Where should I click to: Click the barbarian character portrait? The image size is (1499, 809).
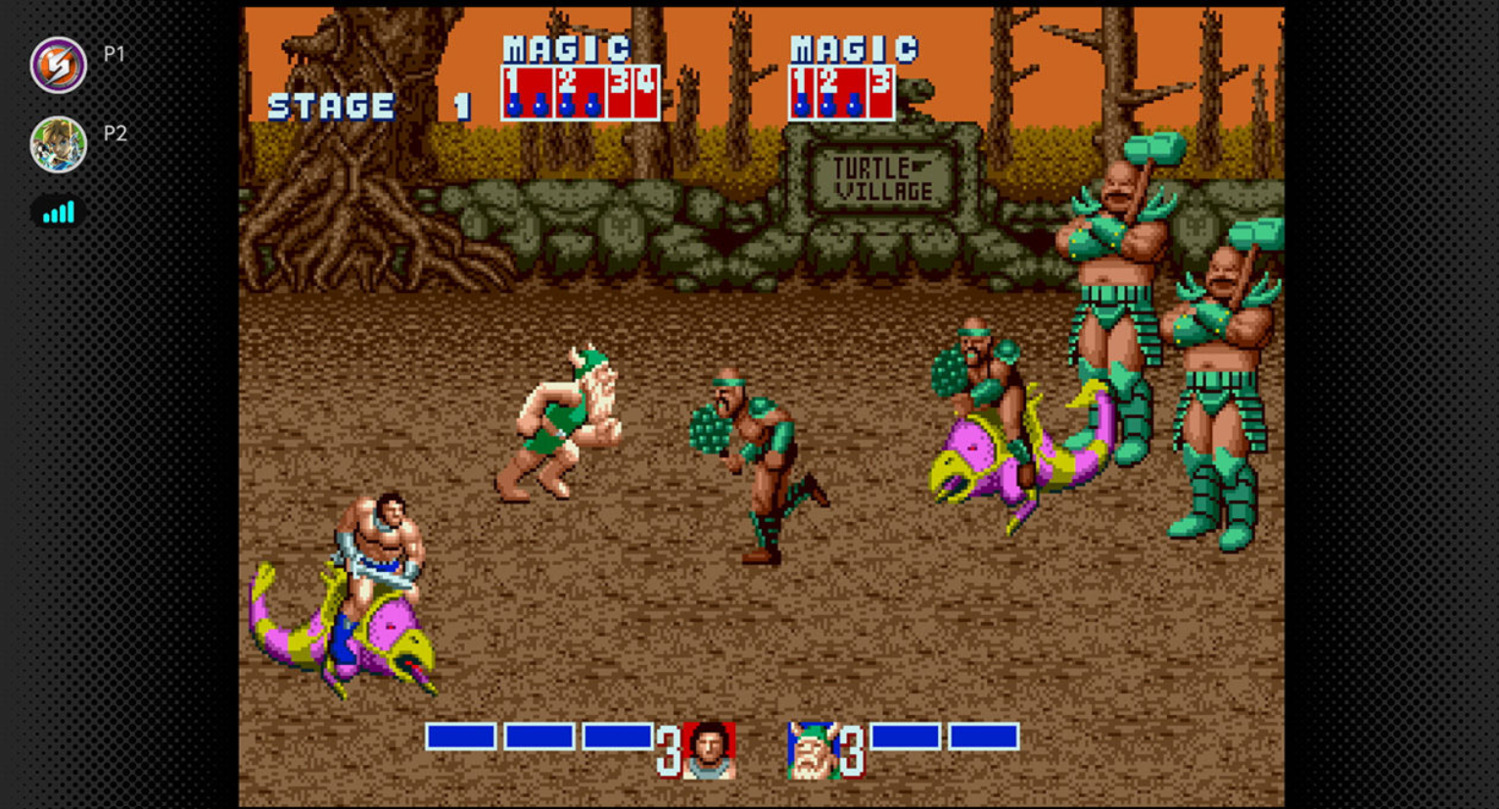pyautogui.click(x=709, y=750)
